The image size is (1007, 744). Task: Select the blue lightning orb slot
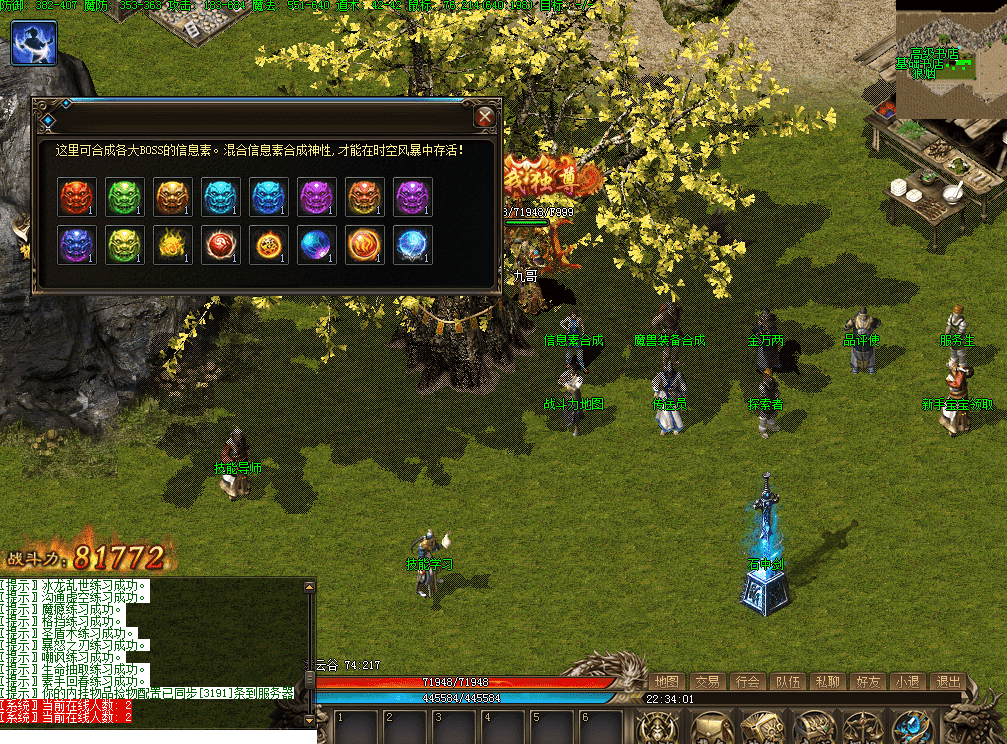(413, 245)
